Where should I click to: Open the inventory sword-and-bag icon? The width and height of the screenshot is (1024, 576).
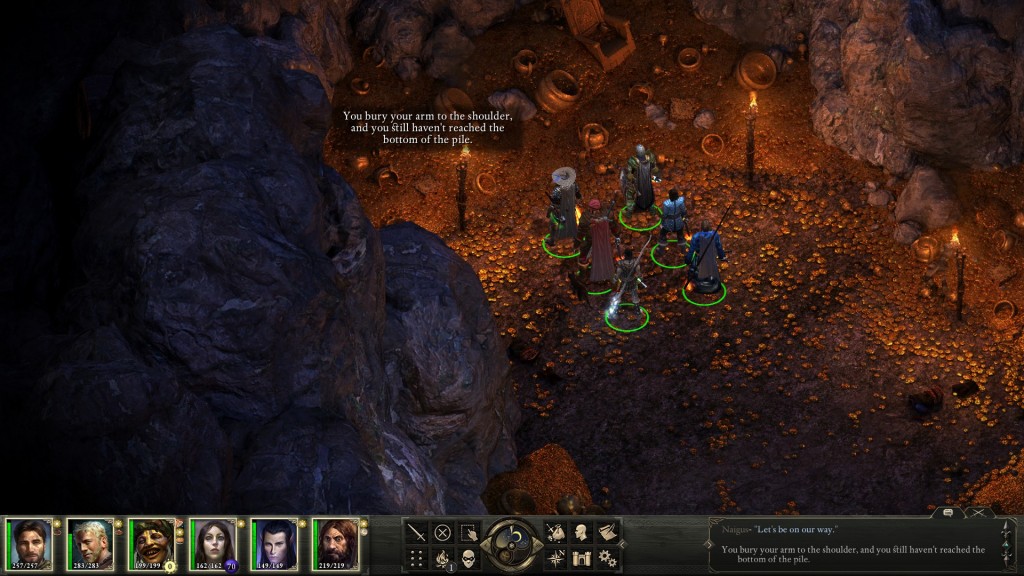pyautogui.click(x=556, y=532)
